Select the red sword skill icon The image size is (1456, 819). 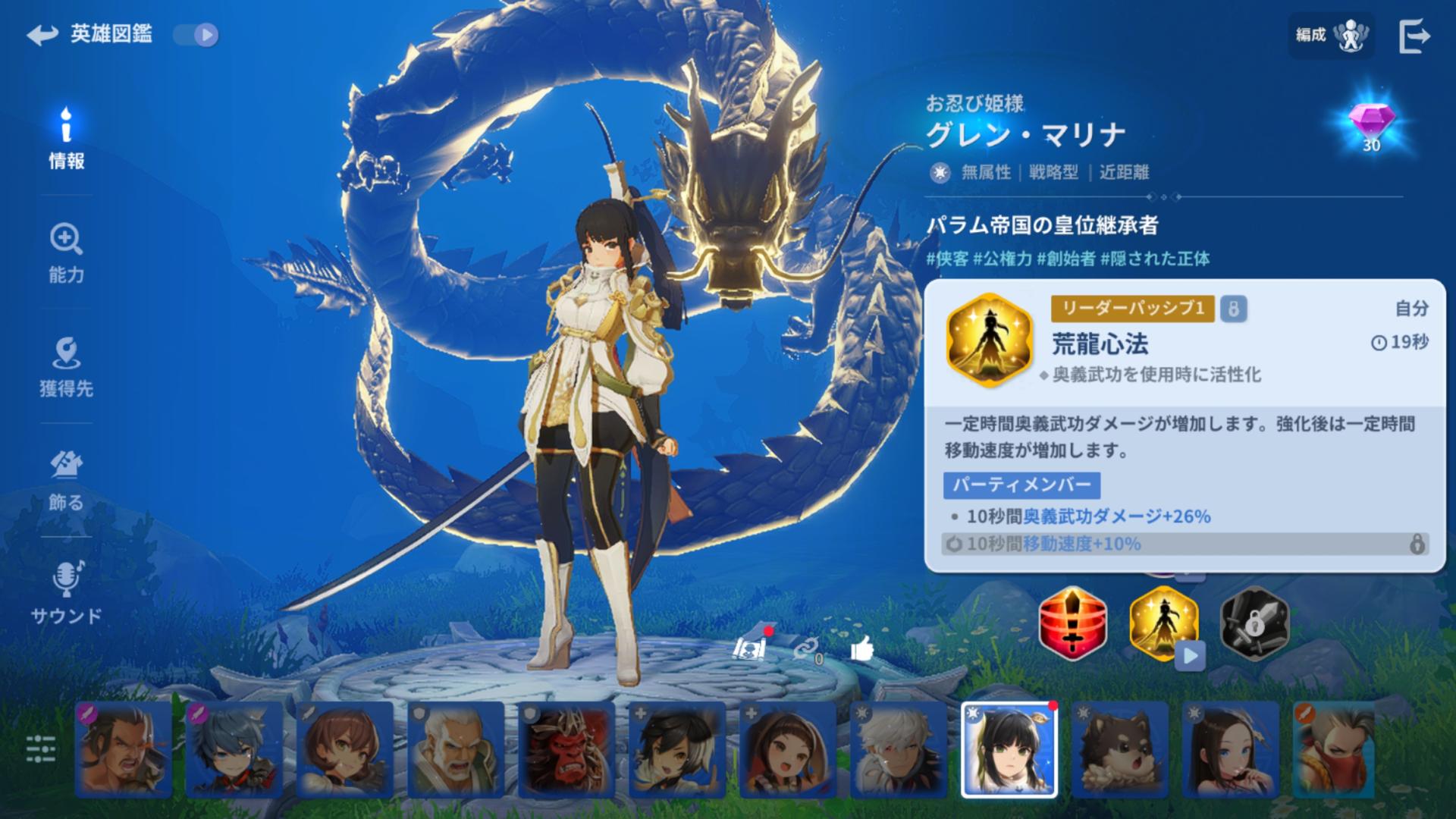(1072, 623)
